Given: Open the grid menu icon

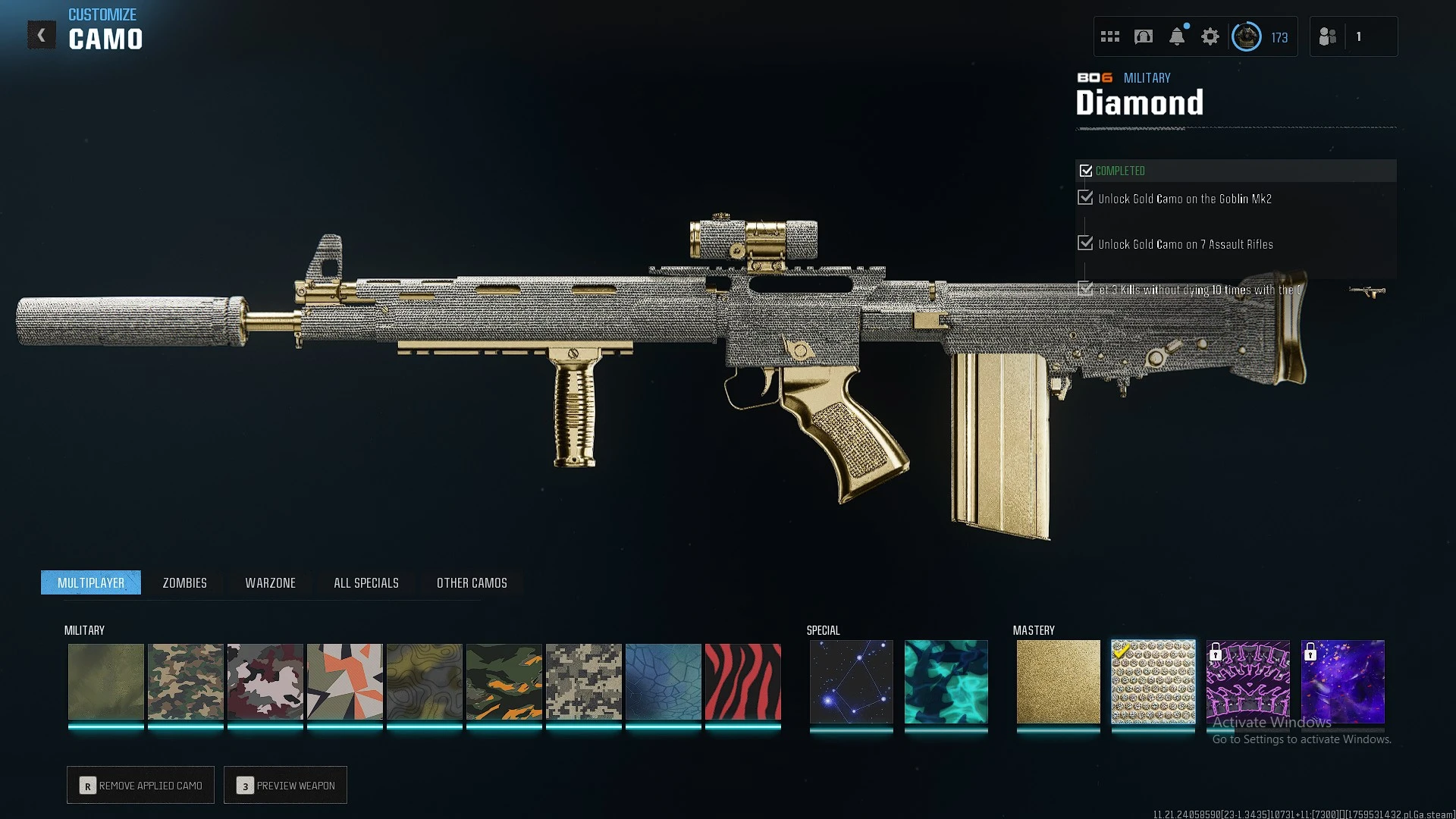Looking at the screenshot, I should click(x=1109, y=36).
